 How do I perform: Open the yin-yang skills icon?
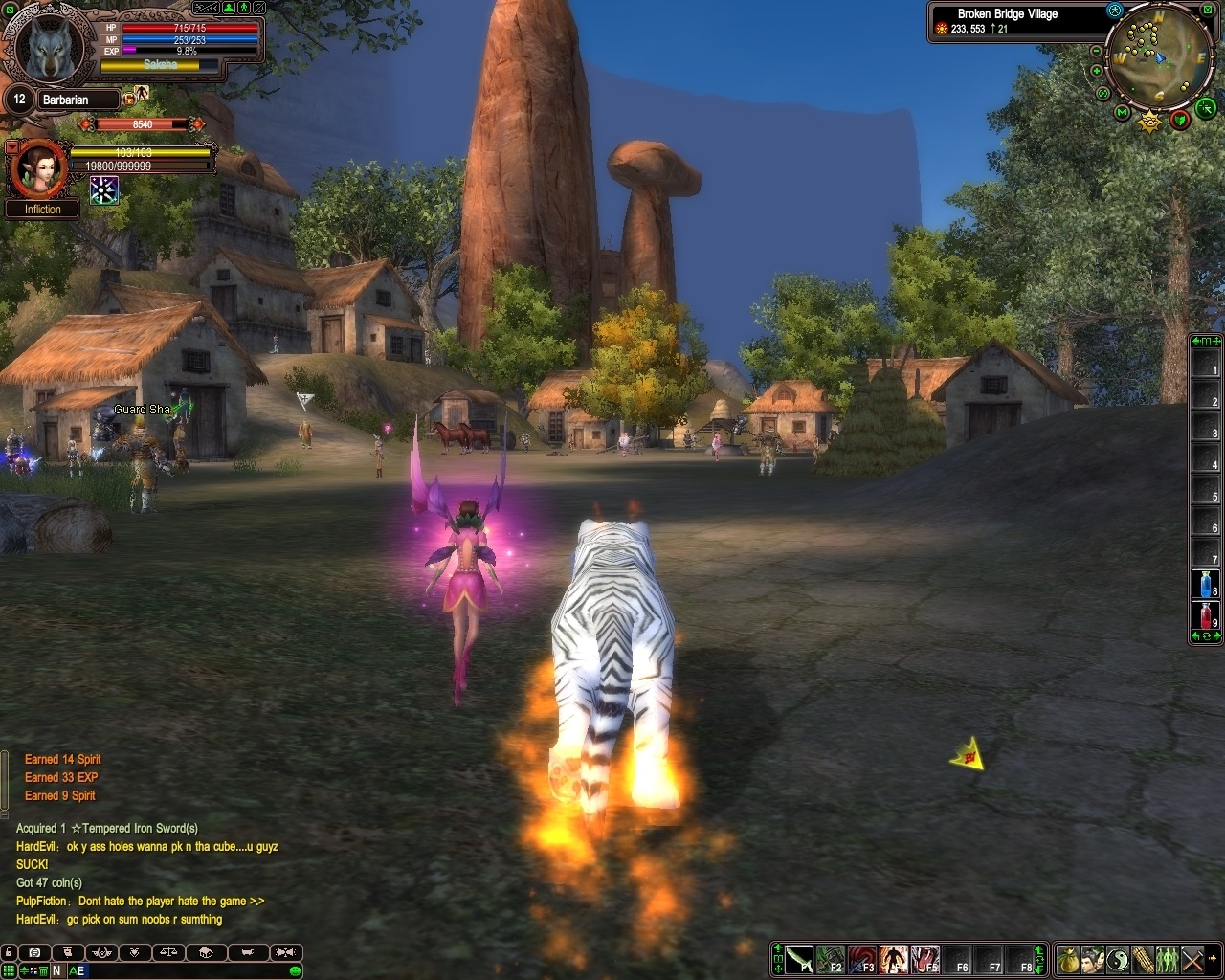click(1118, 958)
